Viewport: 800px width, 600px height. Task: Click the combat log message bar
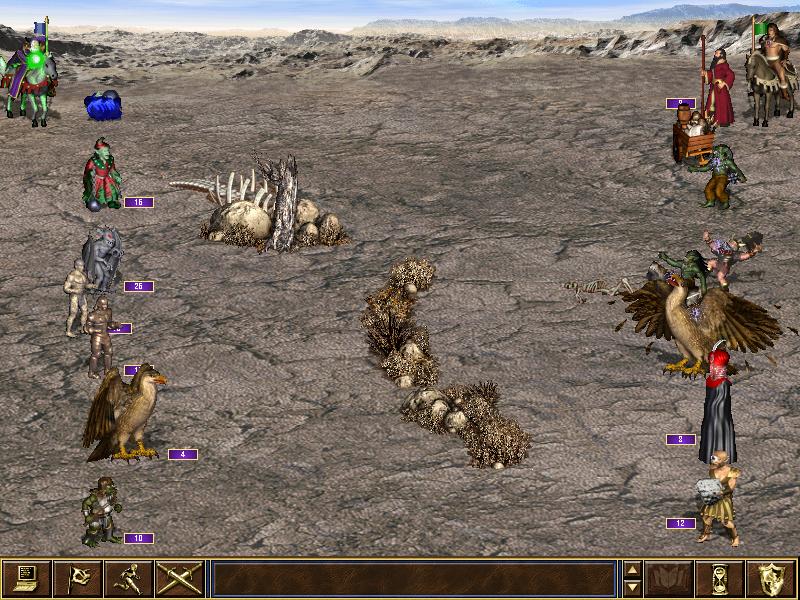pyautogui.click(x=413, y=579)
